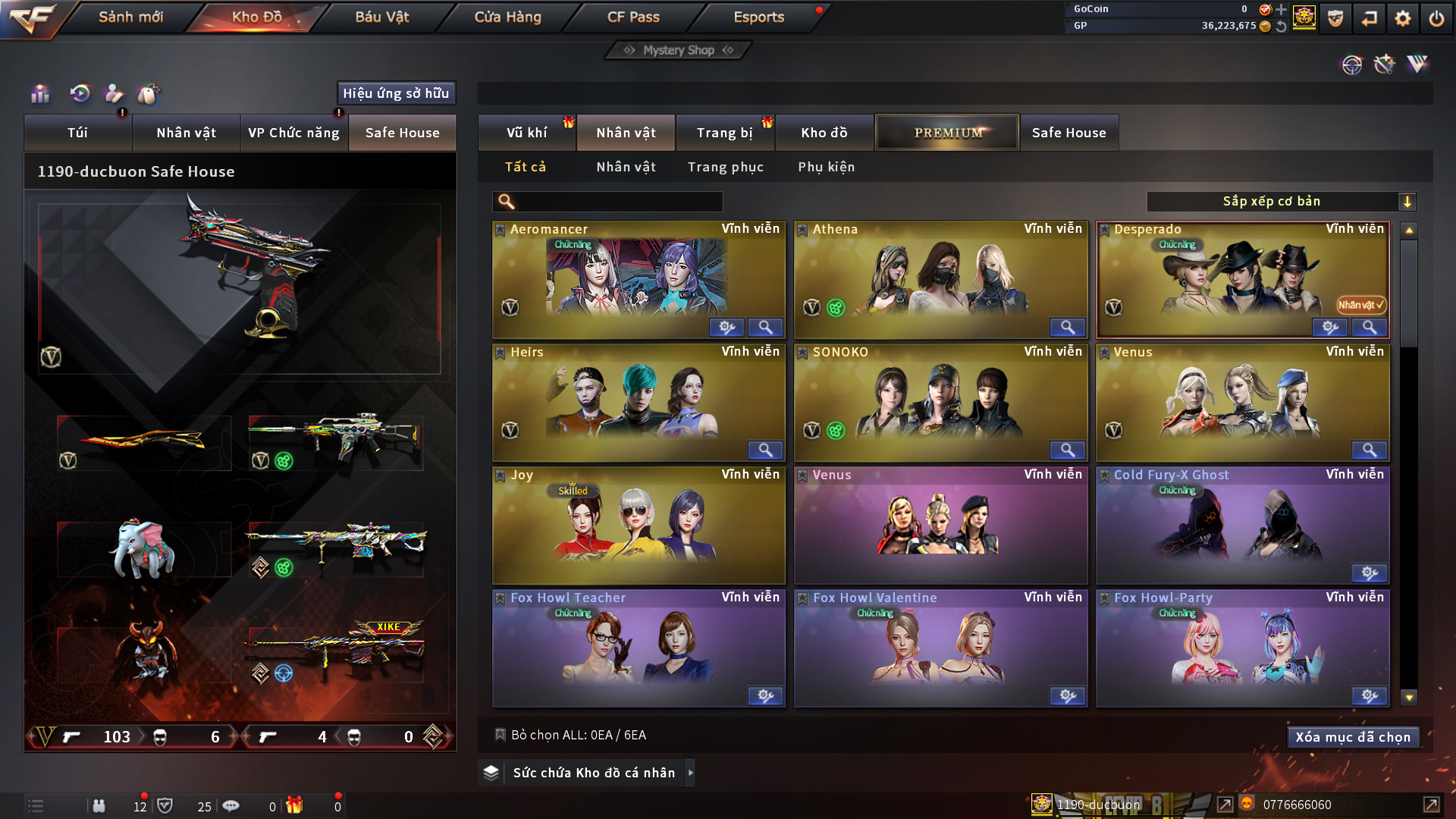
Task: Switch to the Túi bag tab
Action: [x=77, y=133]
